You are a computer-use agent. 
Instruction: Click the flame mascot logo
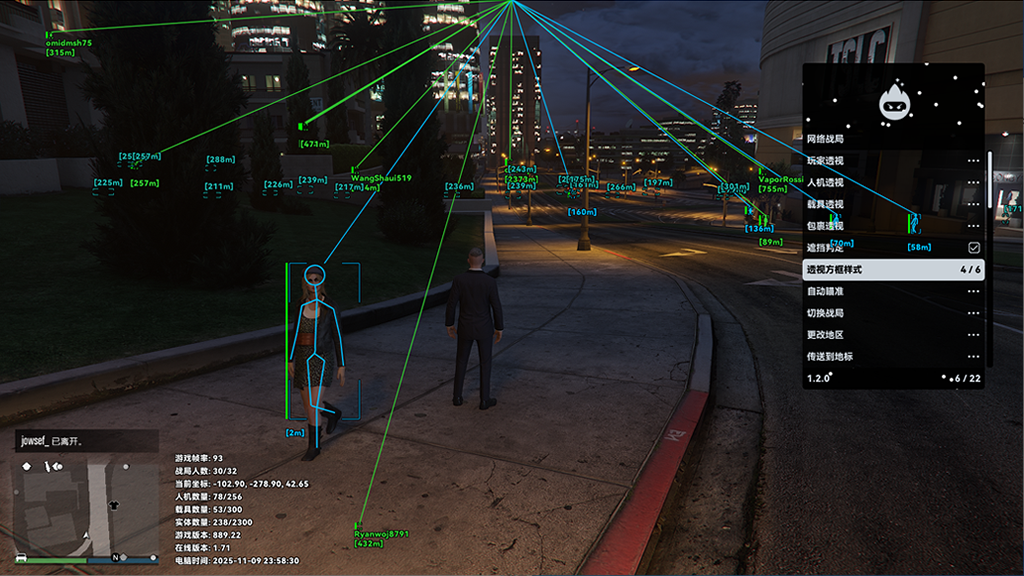click(892, 101)
